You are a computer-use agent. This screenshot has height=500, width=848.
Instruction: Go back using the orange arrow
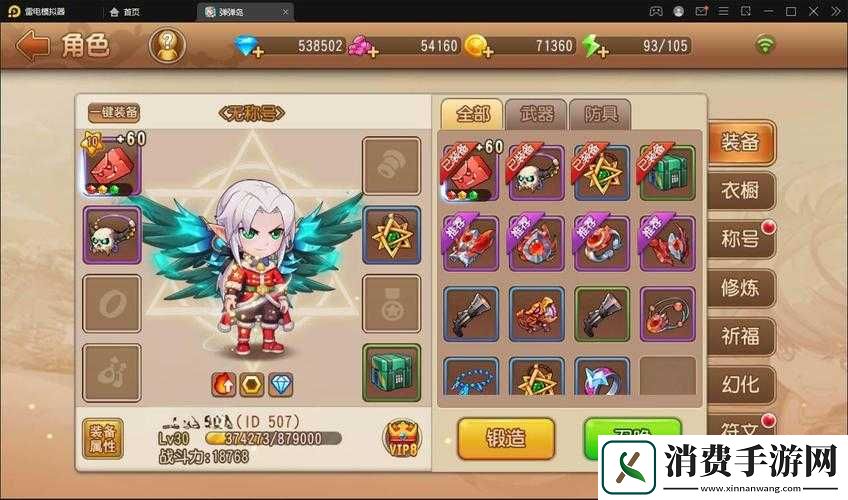point(33,46)
